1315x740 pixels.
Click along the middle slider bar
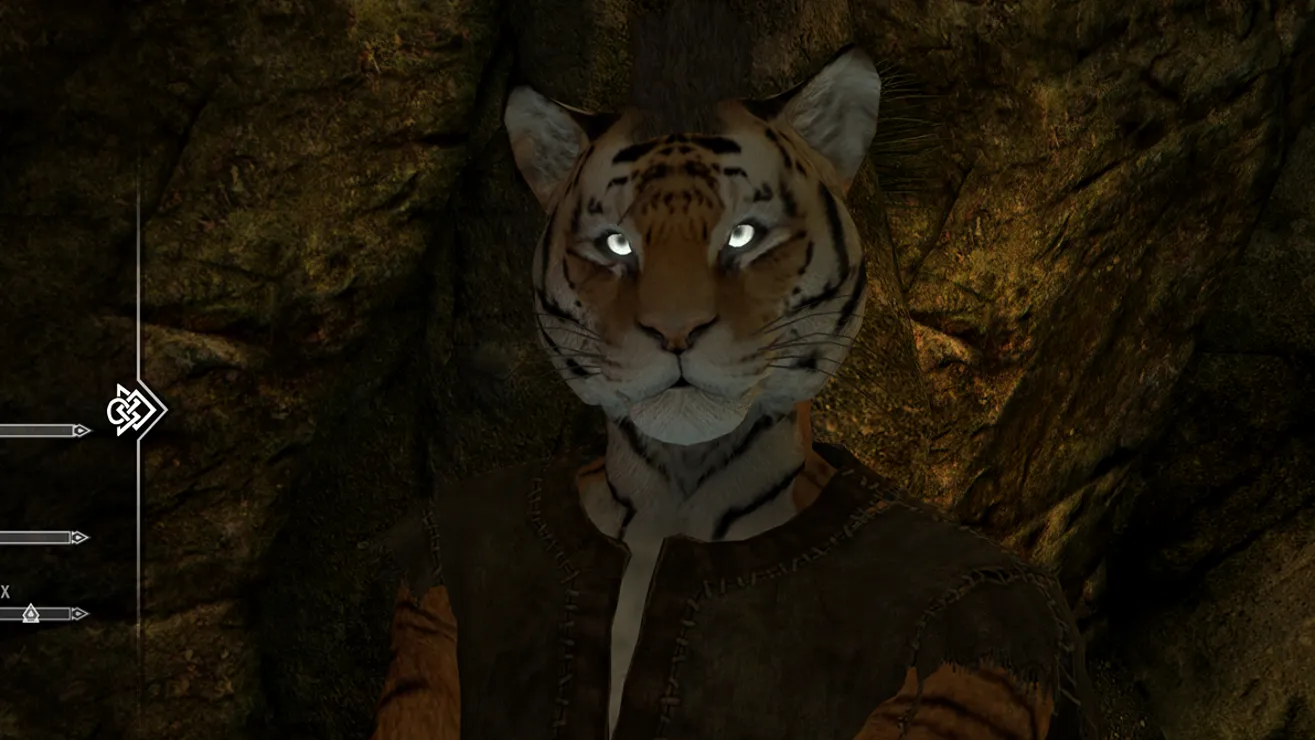coord(35,536)
